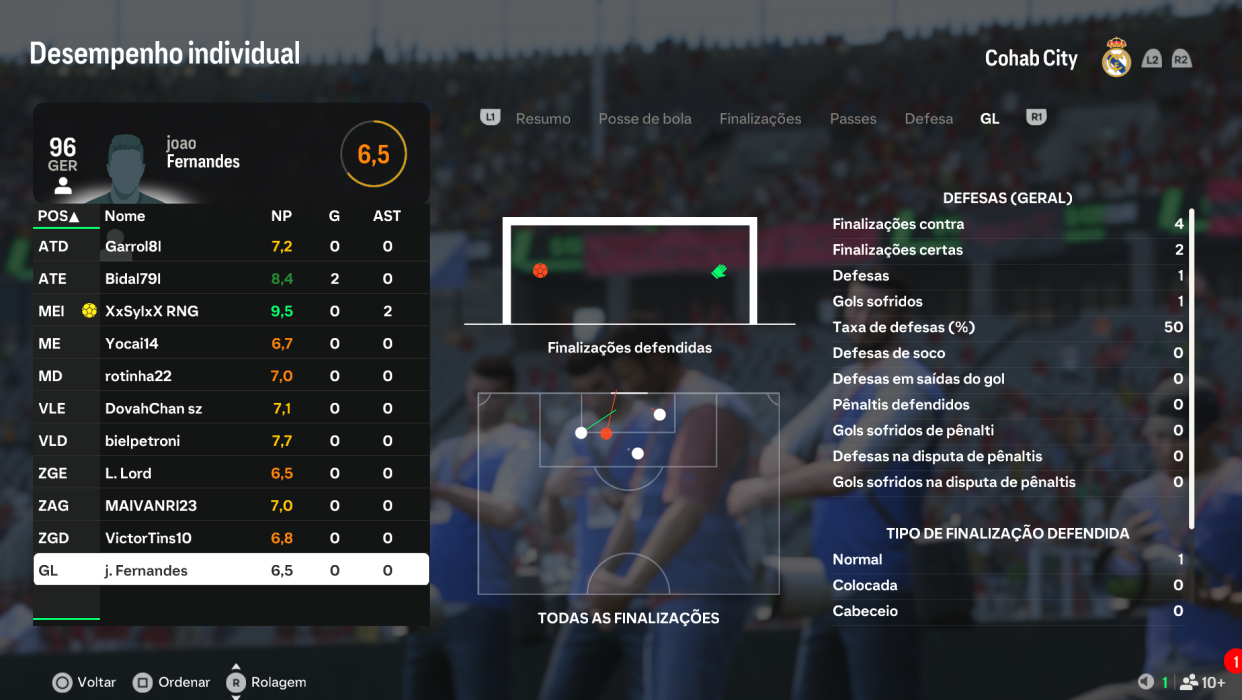Select XxSylxX RNG player row
This screenshot has width=1242, height=700.
[x=231, y=311]
